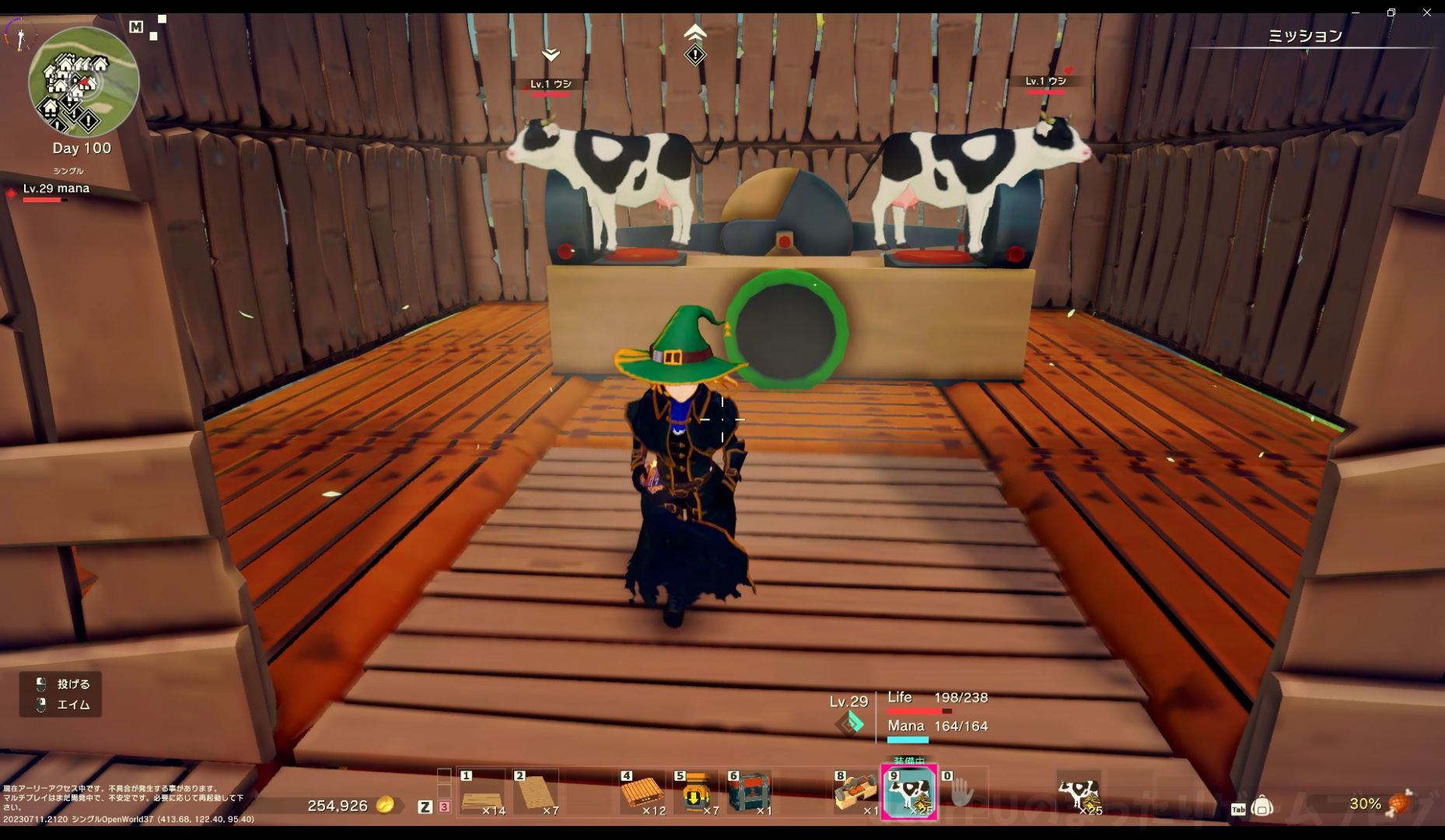Select hotbar slot 2 wooden board
Image resolution: width=1445 pixels, height=840 pixels.
[x=536, y=793]
